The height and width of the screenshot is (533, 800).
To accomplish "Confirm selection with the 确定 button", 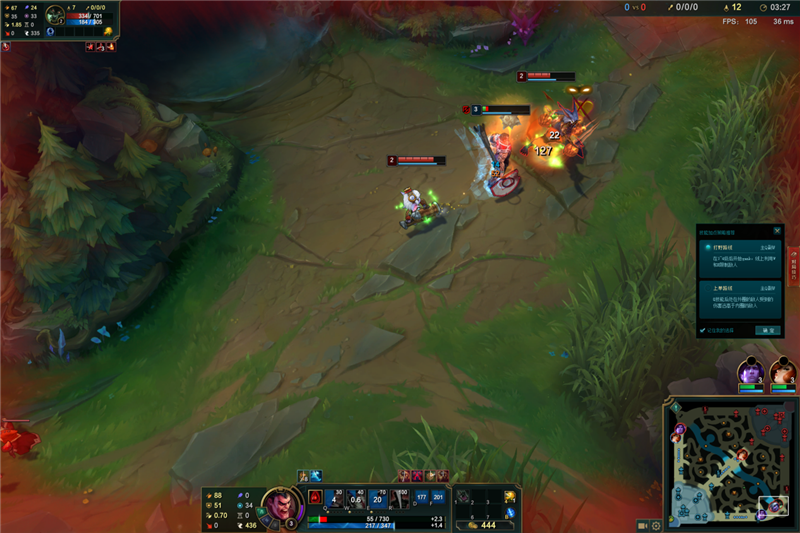I will tap(769, 330).
